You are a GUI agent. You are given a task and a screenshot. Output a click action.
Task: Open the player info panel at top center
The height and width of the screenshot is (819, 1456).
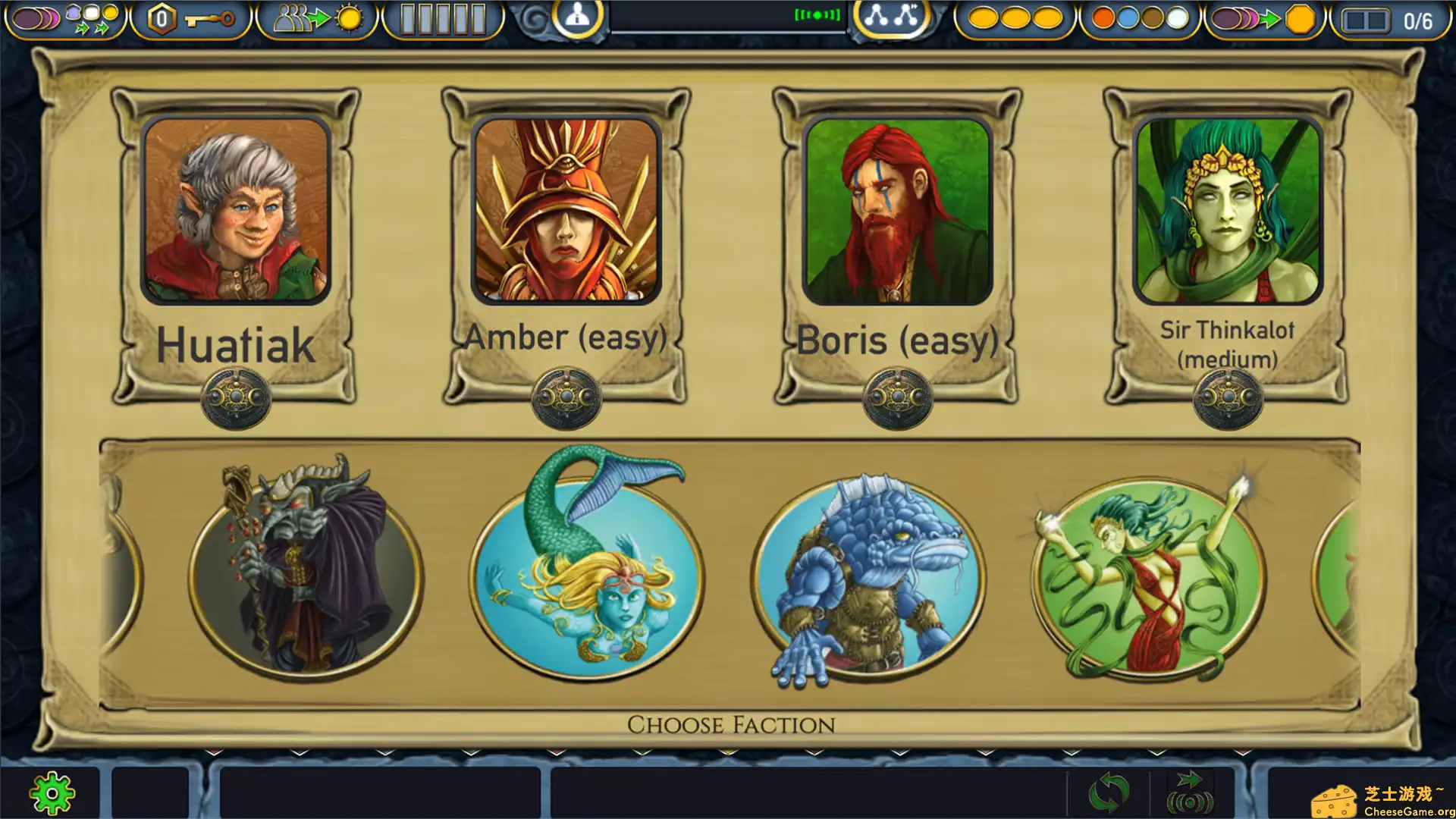[x=578, y=17]
